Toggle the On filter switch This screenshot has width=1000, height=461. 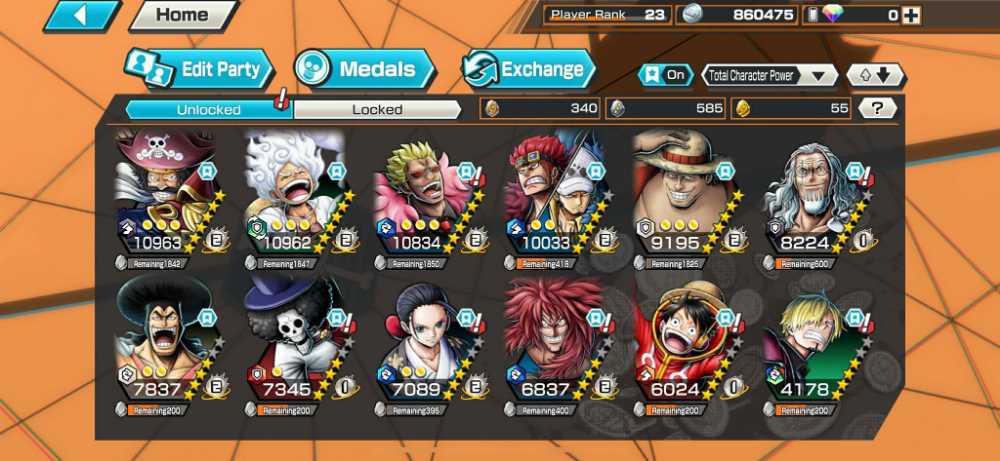click(x=666, y=75)
